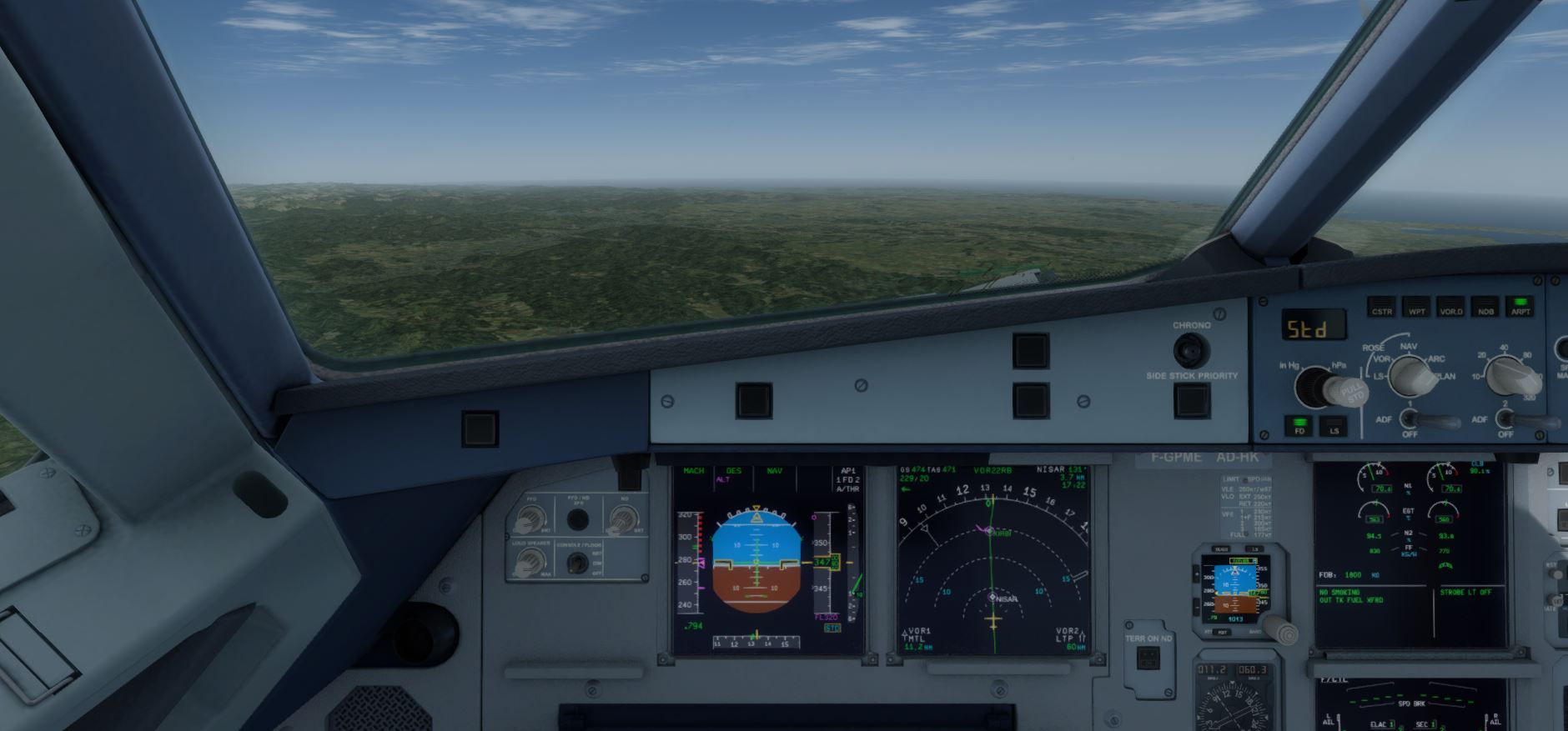Click the CHRONO button on glareshield
Viewport: 1568px width, 731px height.
1191,350
